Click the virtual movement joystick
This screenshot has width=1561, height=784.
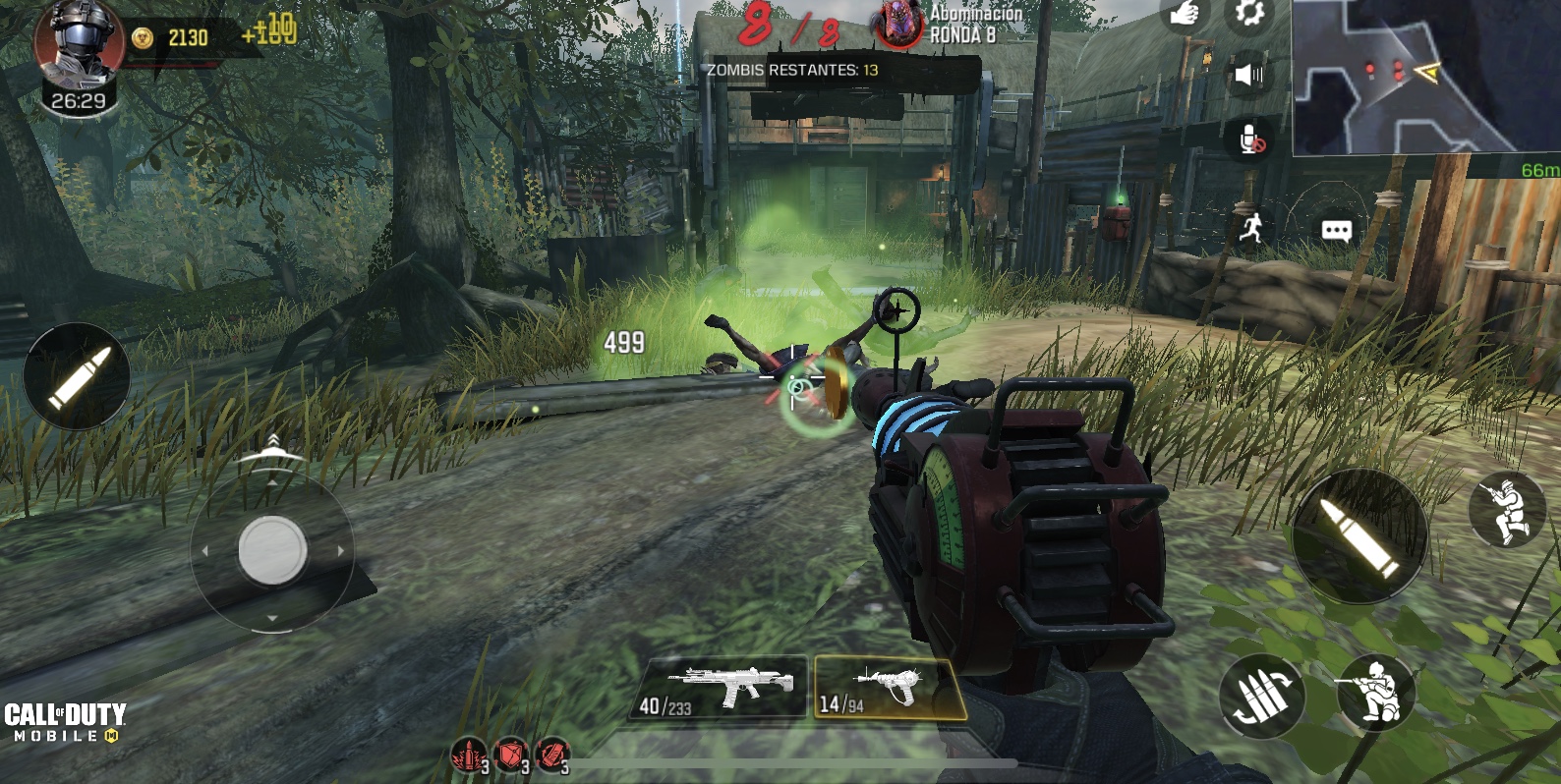tap(272, 550)
